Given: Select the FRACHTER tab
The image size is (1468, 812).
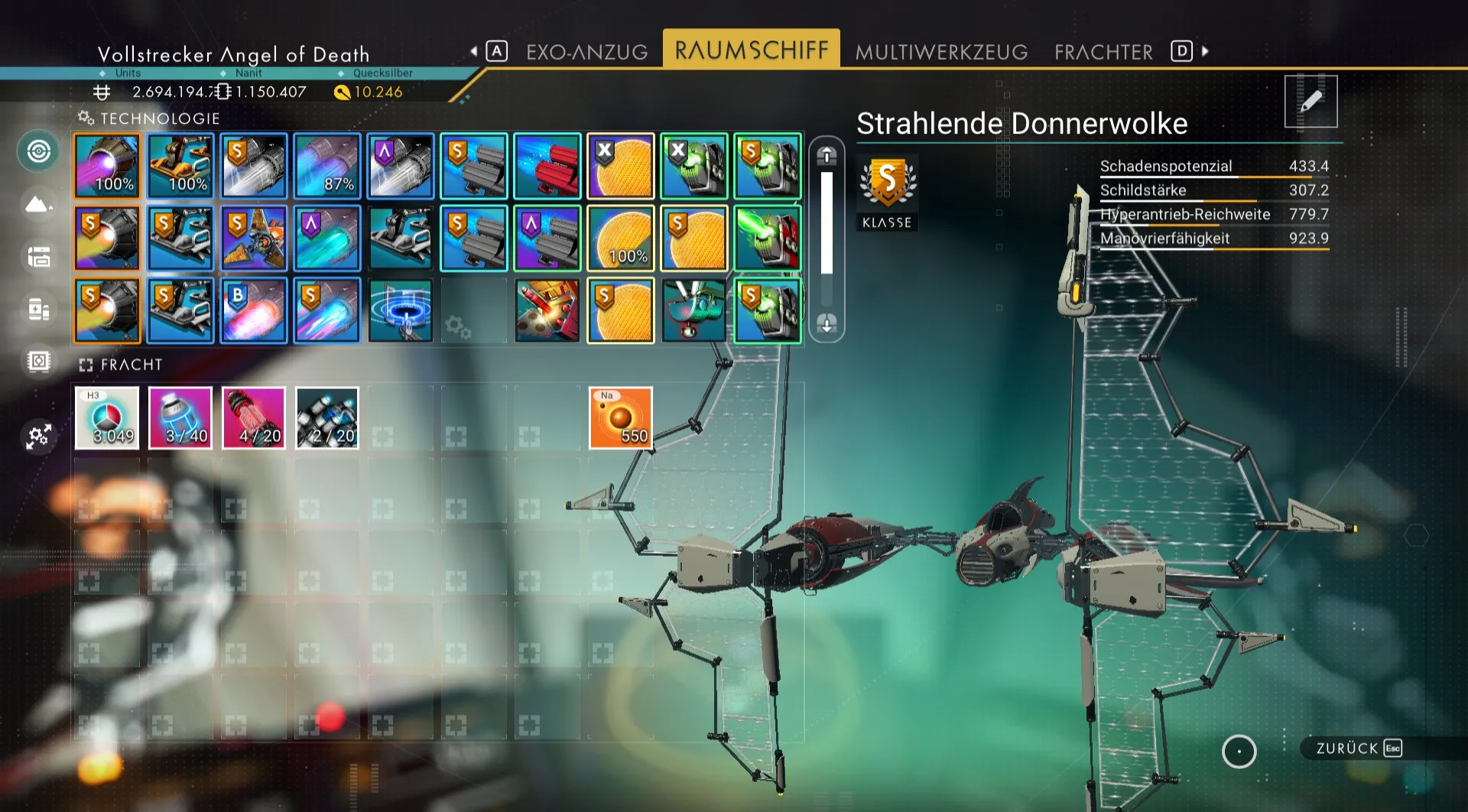Looking at the screenshot, I should coord(1103,52).
